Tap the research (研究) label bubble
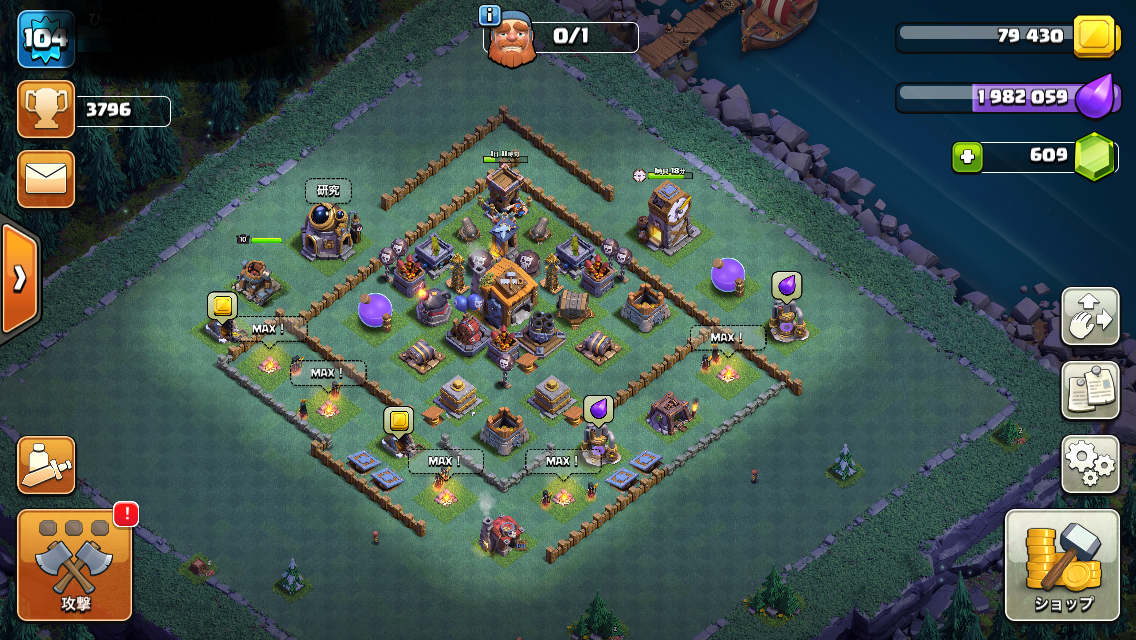This screenshot has height=640, width=1136. pos(328,190)
